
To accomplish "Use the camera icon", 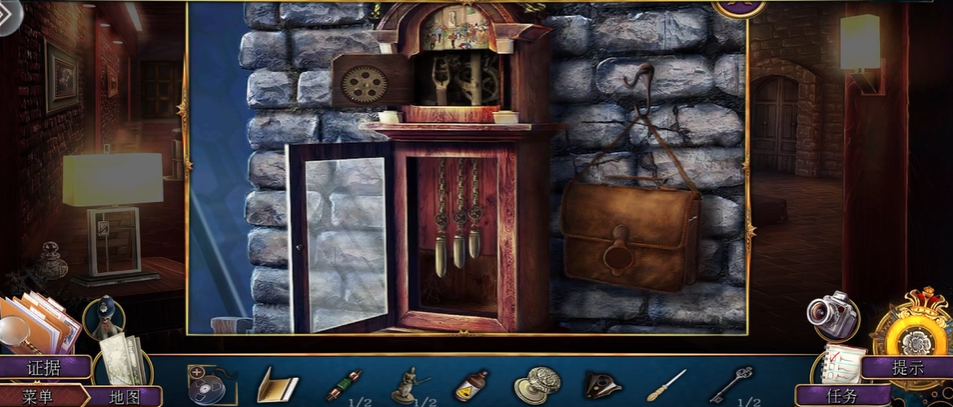I will [832, 315].
